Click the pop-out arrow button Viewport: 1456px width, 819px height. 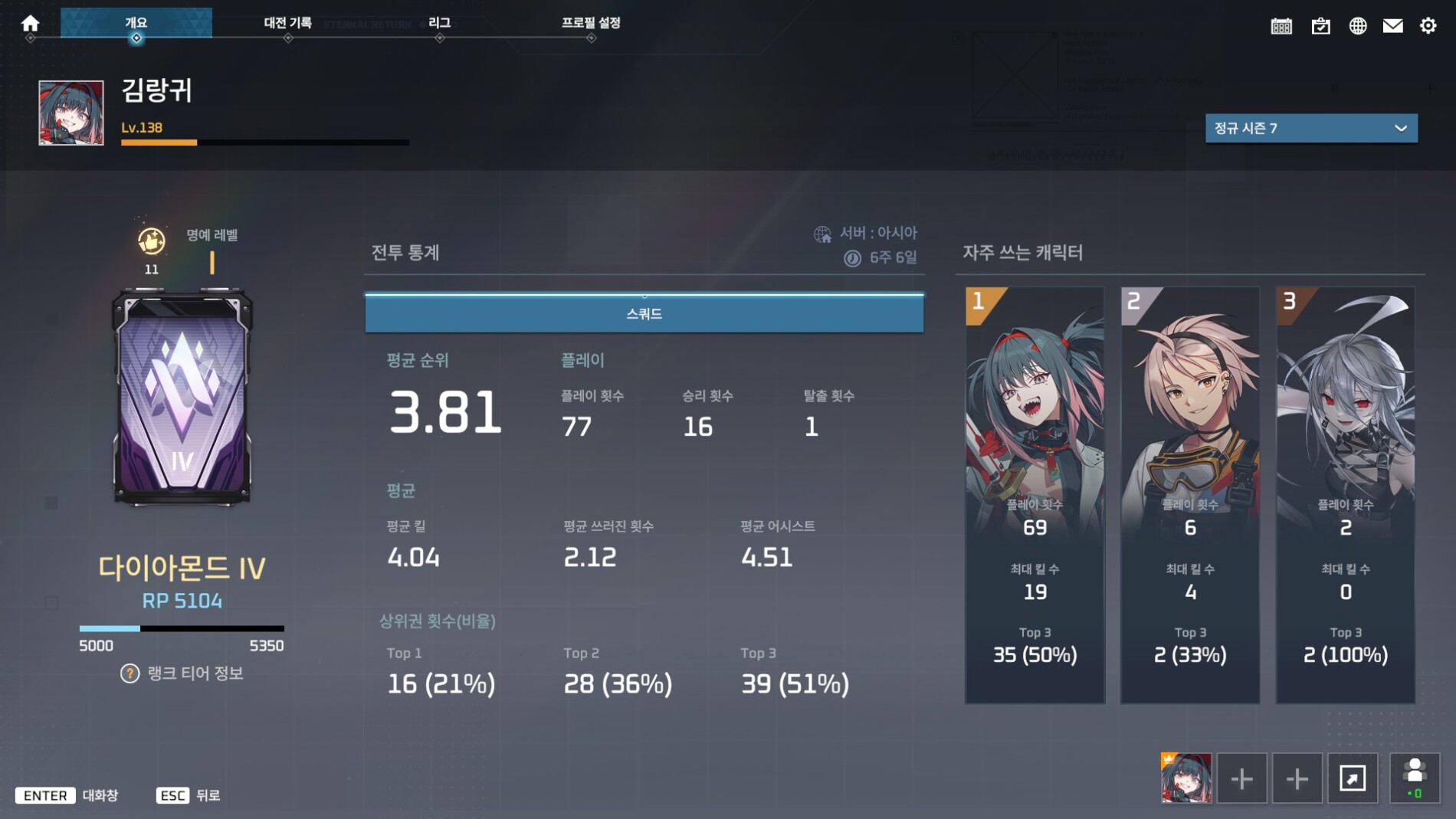(1353, 778)
